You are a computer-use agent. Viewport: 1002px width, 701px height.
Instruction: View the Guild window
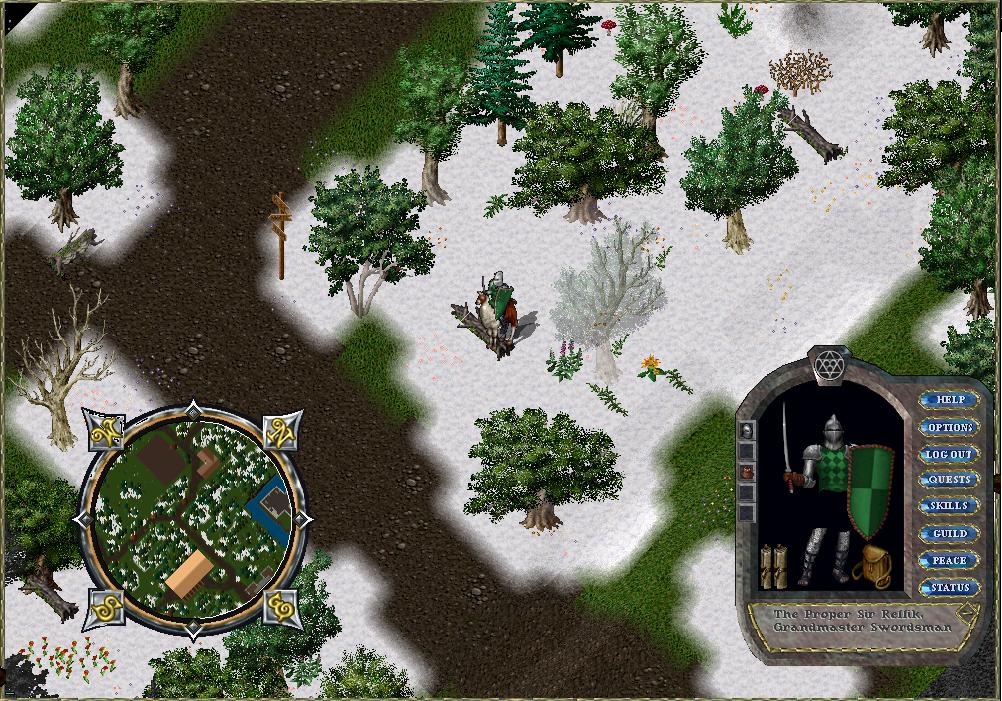tap(949, 534)
